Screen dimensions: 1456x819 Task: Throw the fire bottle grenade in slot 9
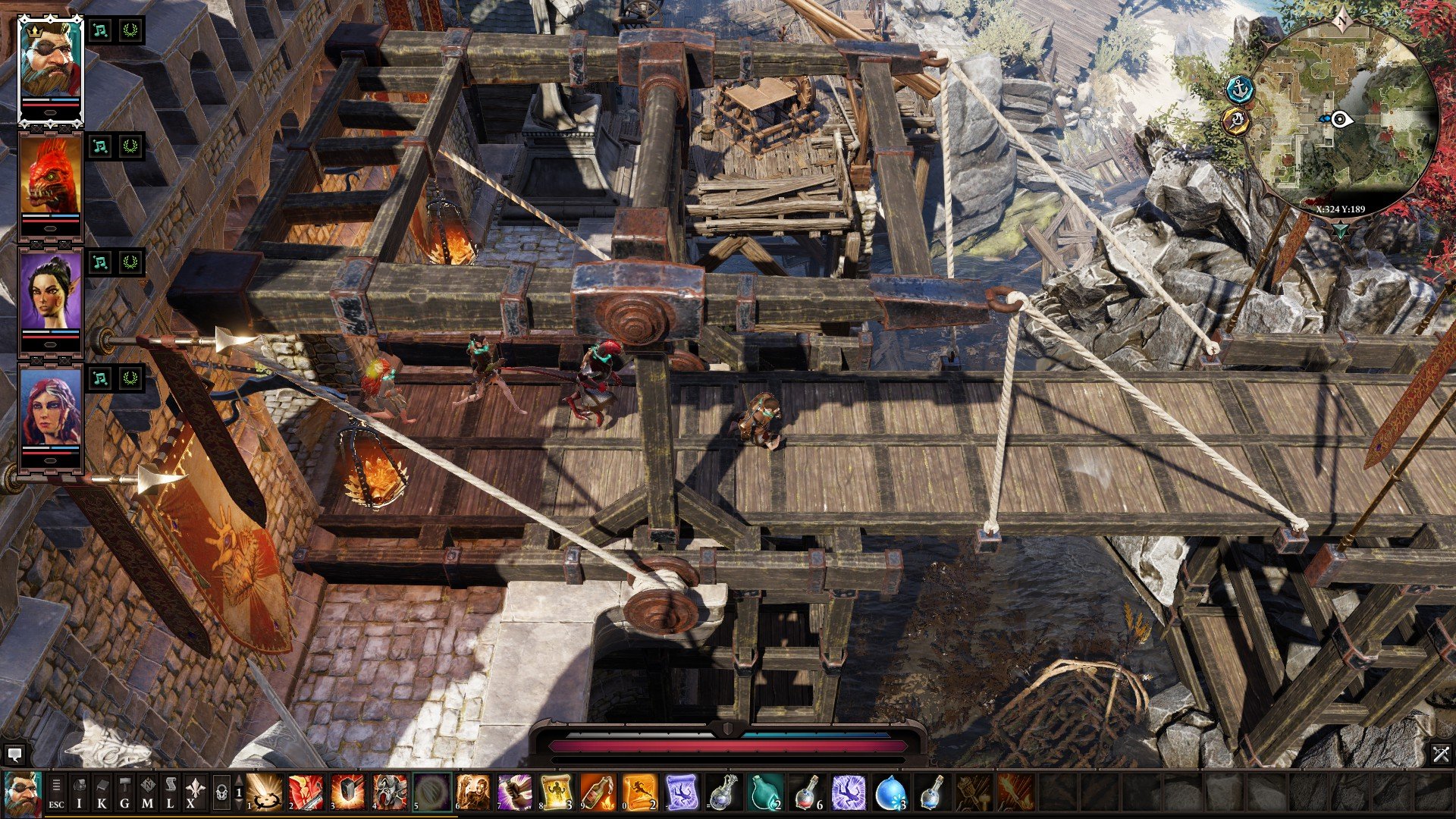(x=597, y=792)
